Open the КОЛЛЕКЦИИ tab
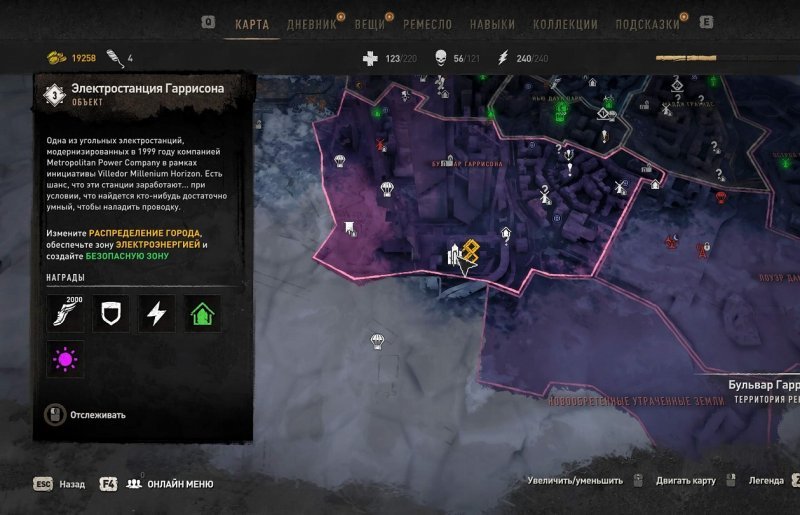800x515 pixels. click(565, 24)
